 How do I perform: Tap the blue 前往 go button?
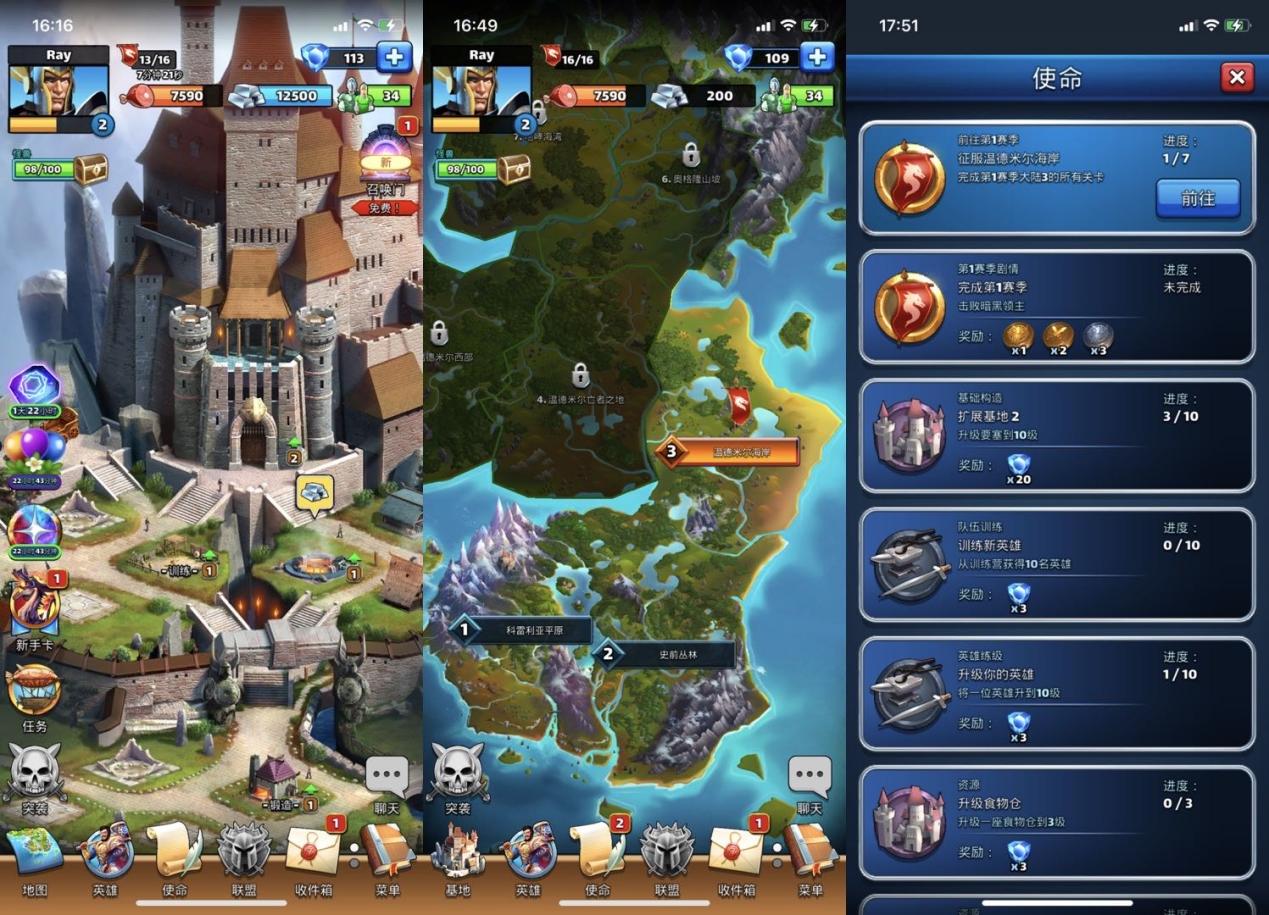1197,198
